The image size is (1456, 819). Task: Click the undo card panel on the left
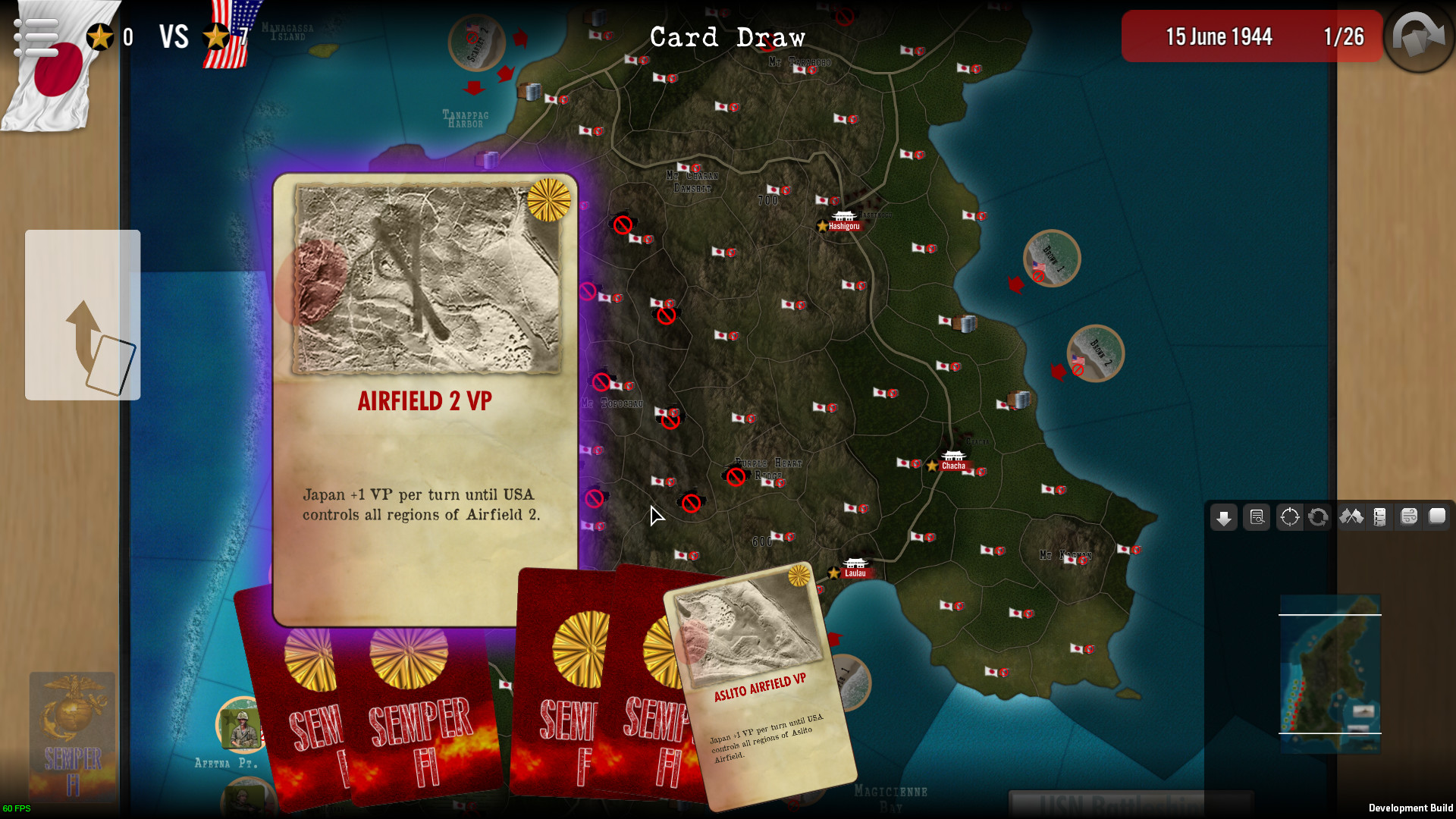click(83, 314)
